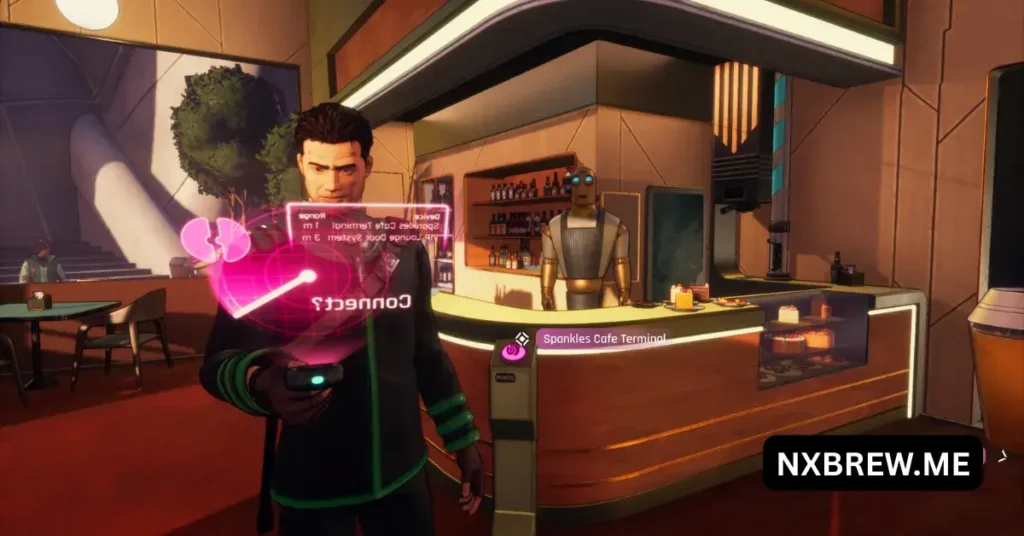
Task: Click the pink terminal marker icon
Action: point(513,350)
